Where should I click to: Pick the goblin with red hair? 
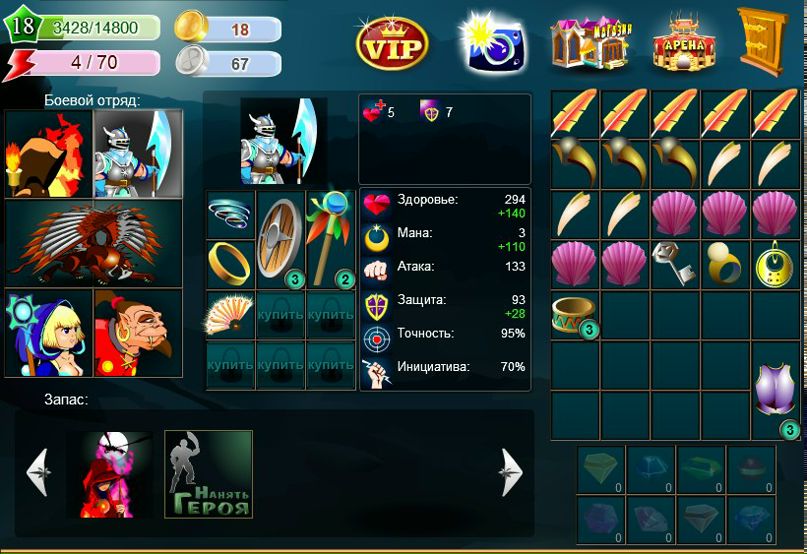pyautogui.click(x=138, y=333)
